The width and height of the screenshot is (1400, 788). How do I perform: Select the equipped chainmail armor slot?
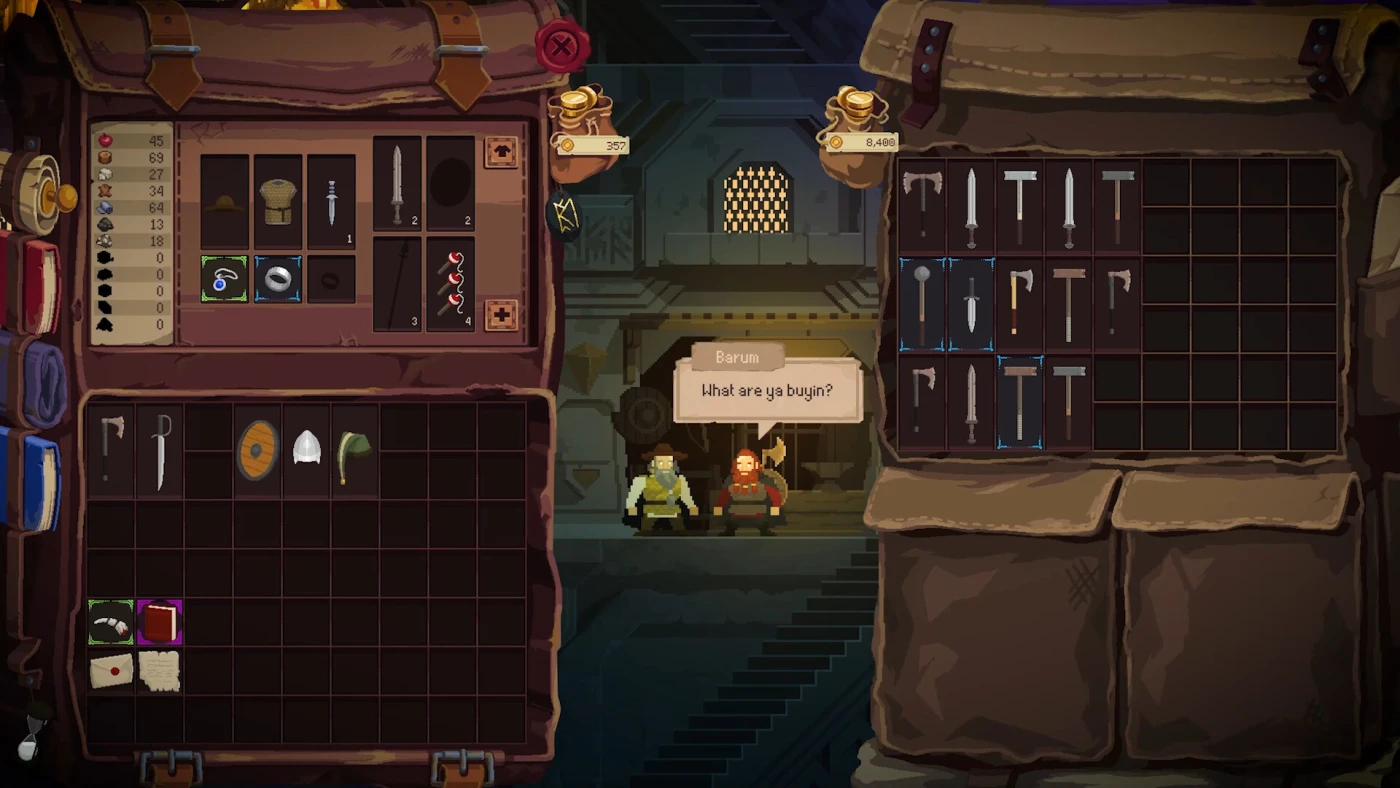point(278,202)
